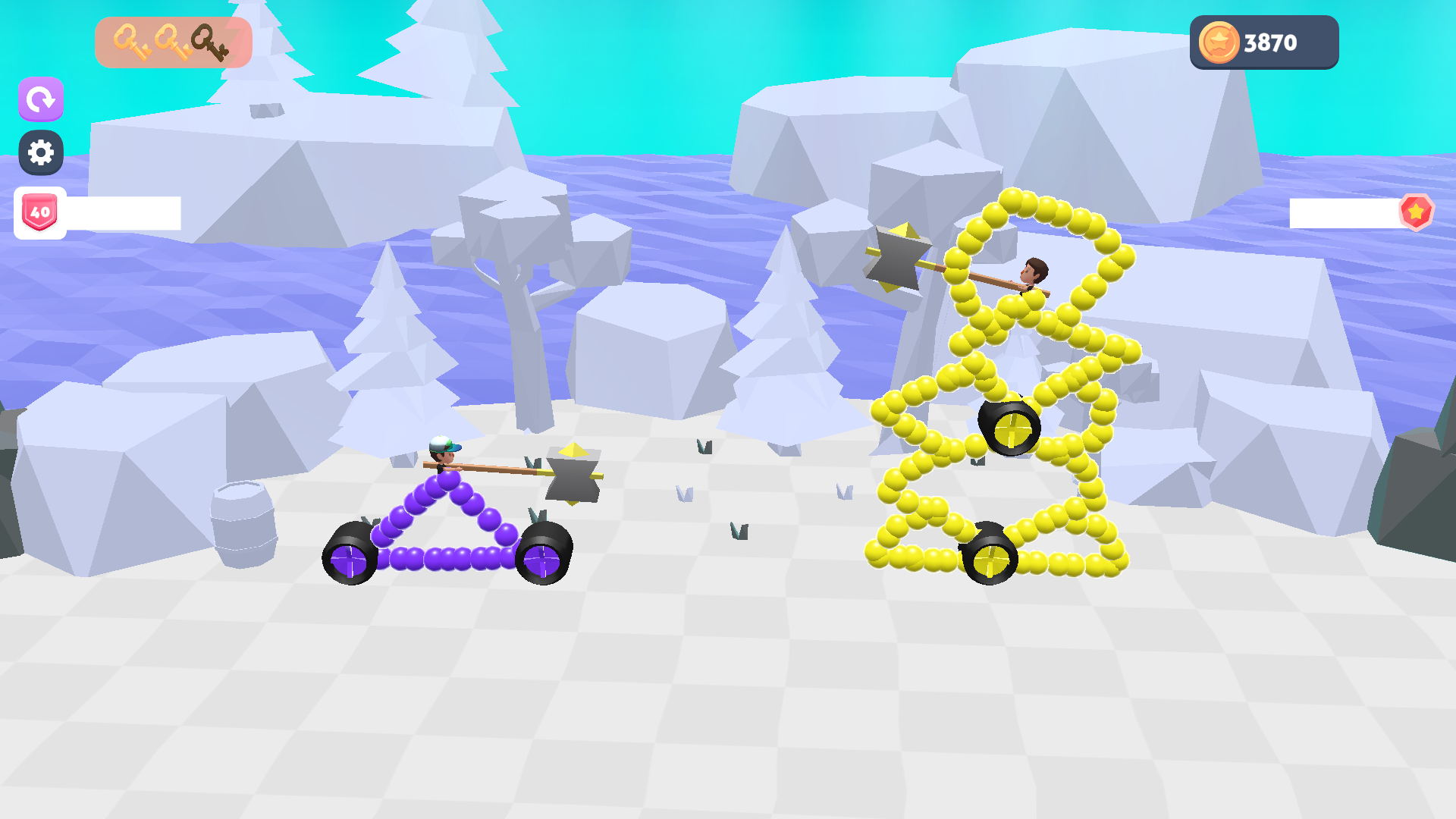Click the red star badge on the right

tap(1415, 213)
